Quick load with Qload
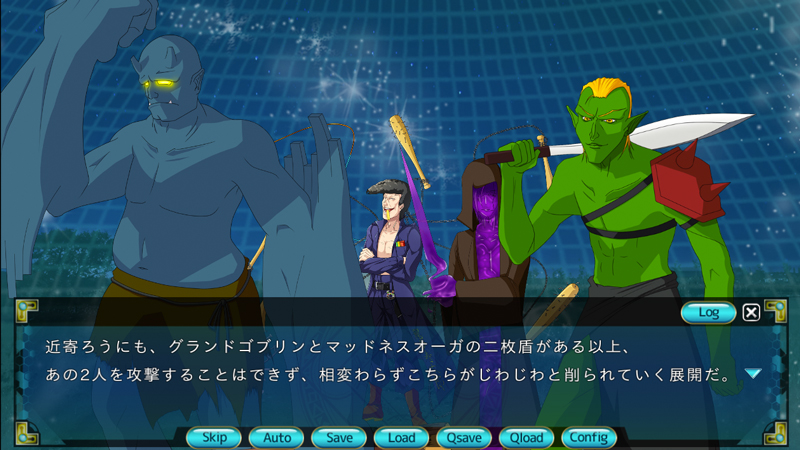The width and height of the screenshot is (800, 450). point(526,437)
